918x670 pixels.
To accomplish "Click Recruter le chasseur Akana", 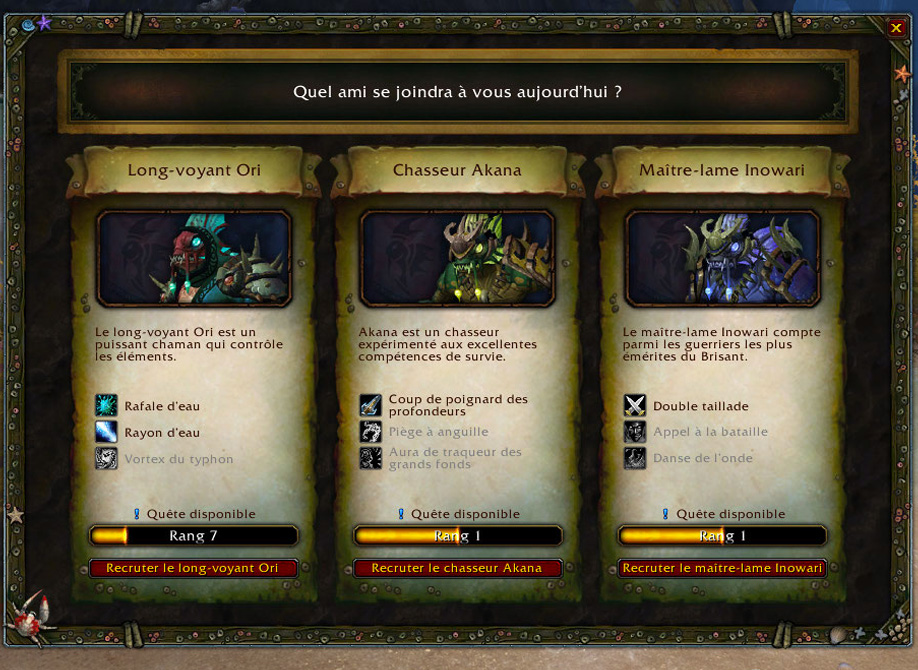I will [457, 568].
